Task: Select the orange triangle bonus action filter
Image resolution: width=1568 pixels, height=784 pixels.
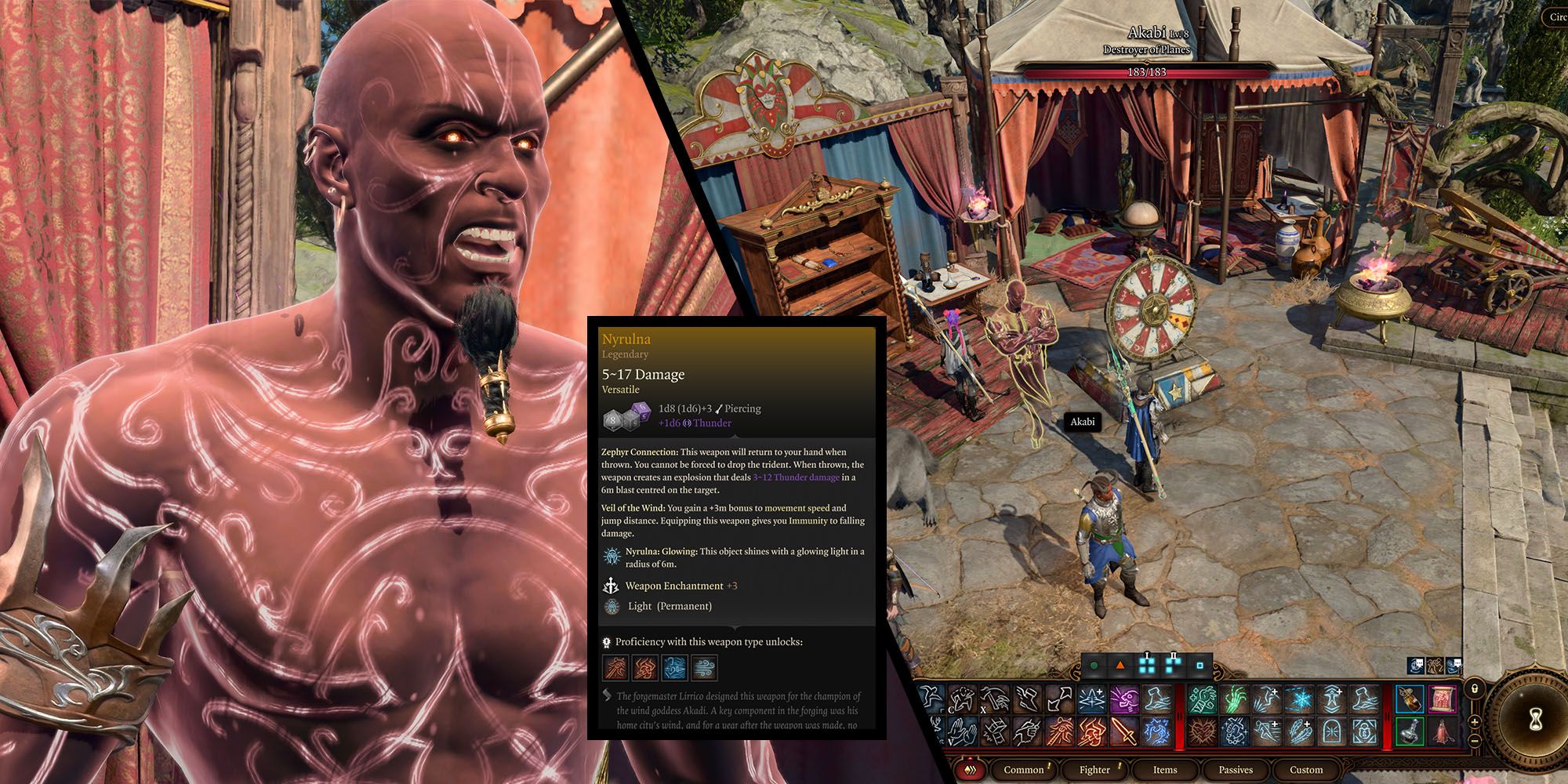Action: point(1120,666)
